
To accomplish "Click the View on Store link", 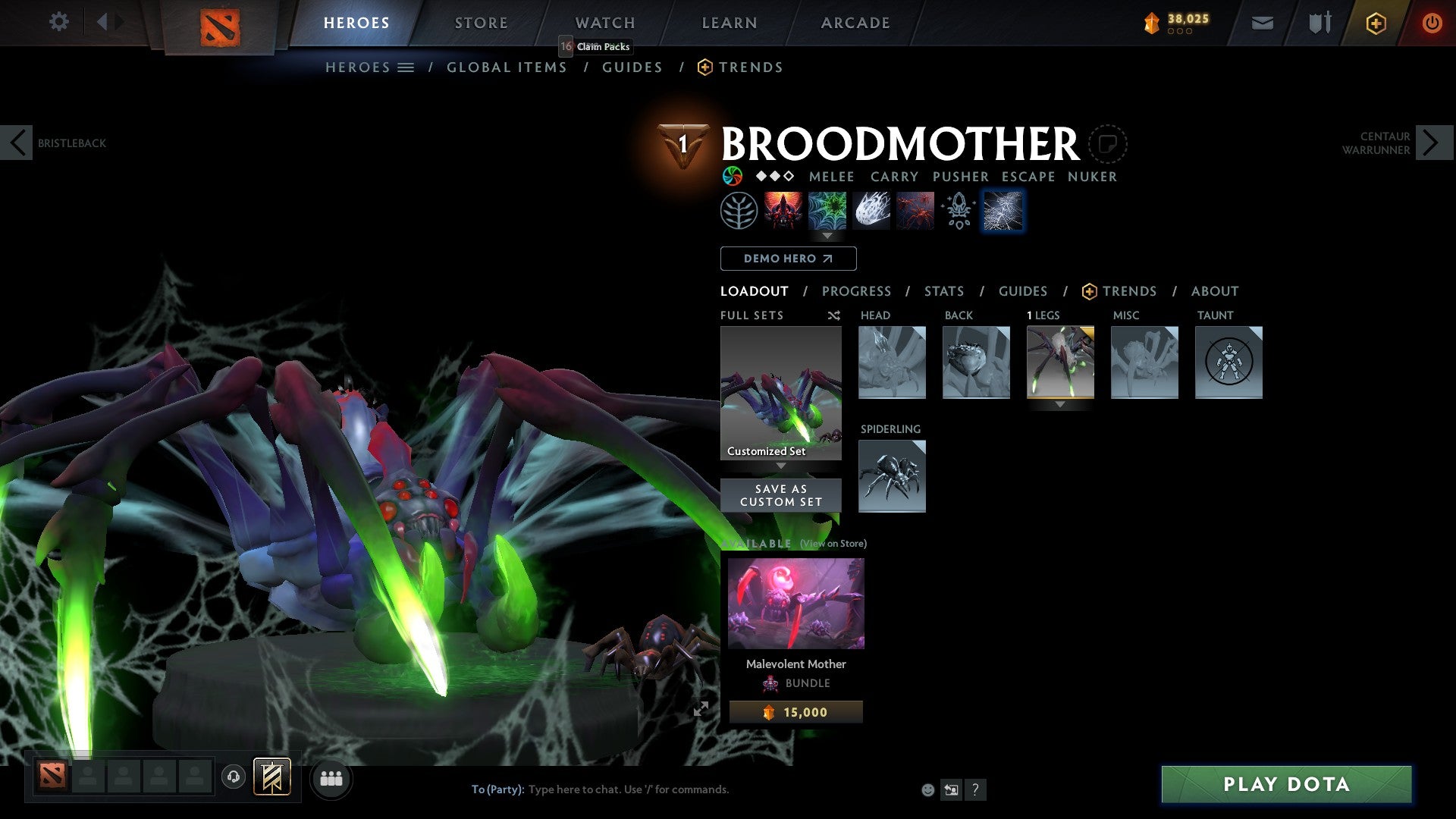I will [832, 544].
